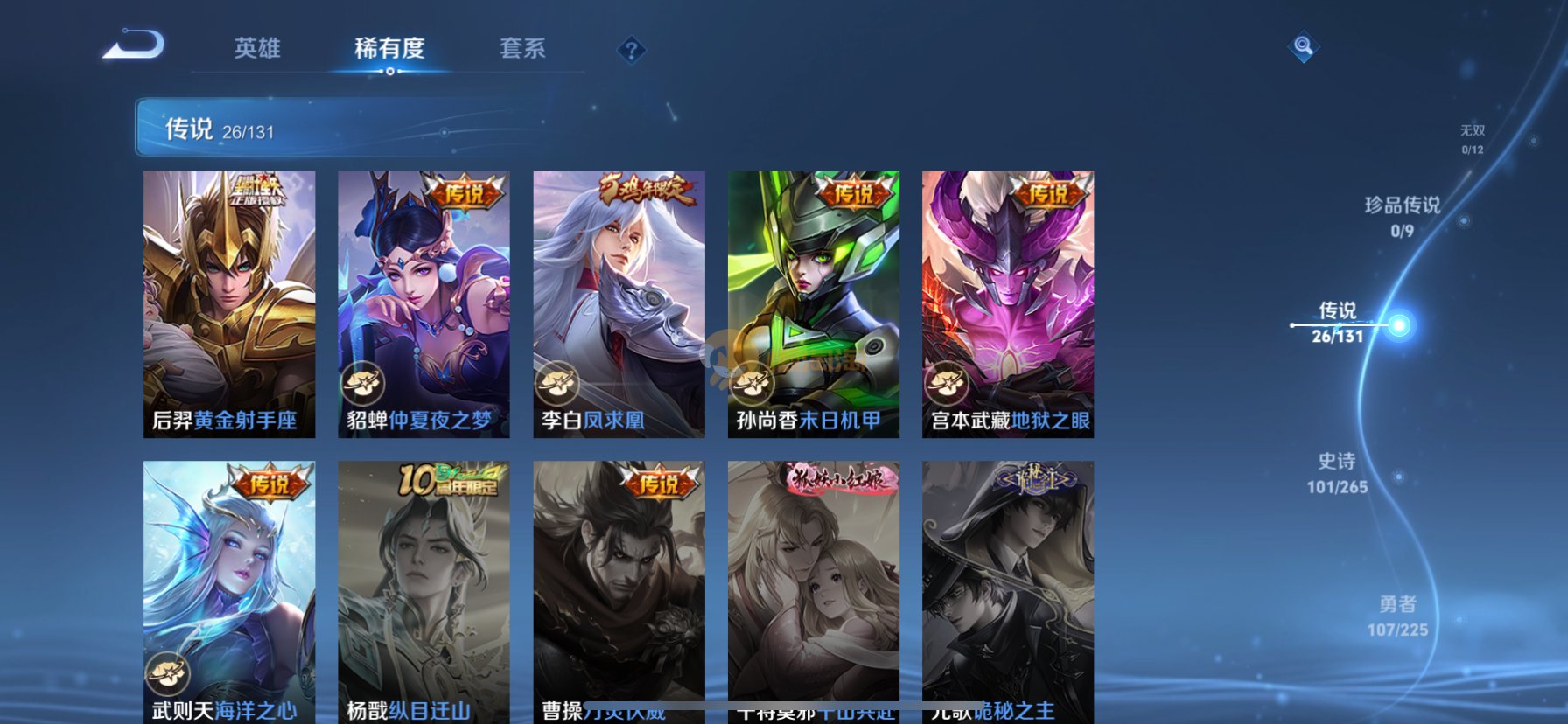Select the 稀有度 tab

389,48
